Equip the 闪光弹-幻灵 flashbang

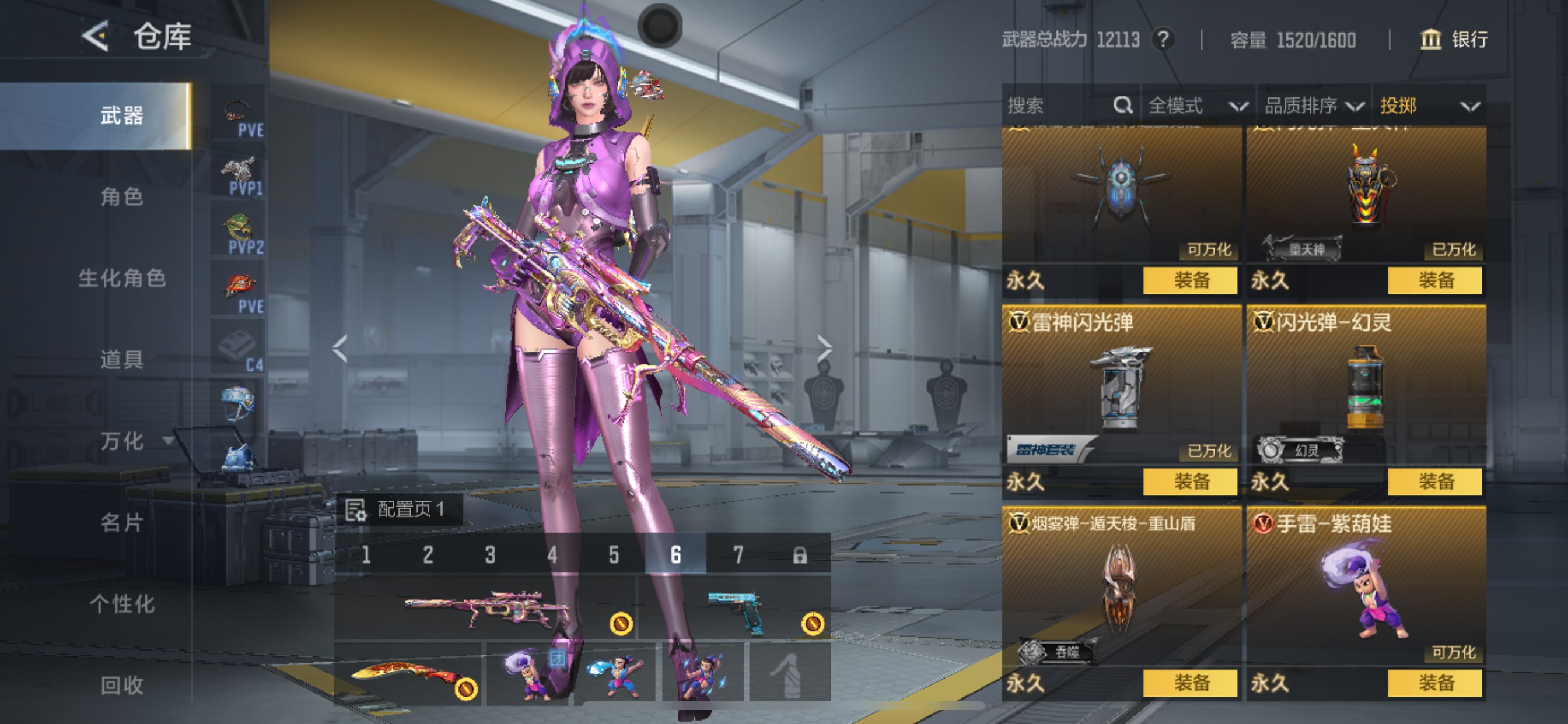1434,482
